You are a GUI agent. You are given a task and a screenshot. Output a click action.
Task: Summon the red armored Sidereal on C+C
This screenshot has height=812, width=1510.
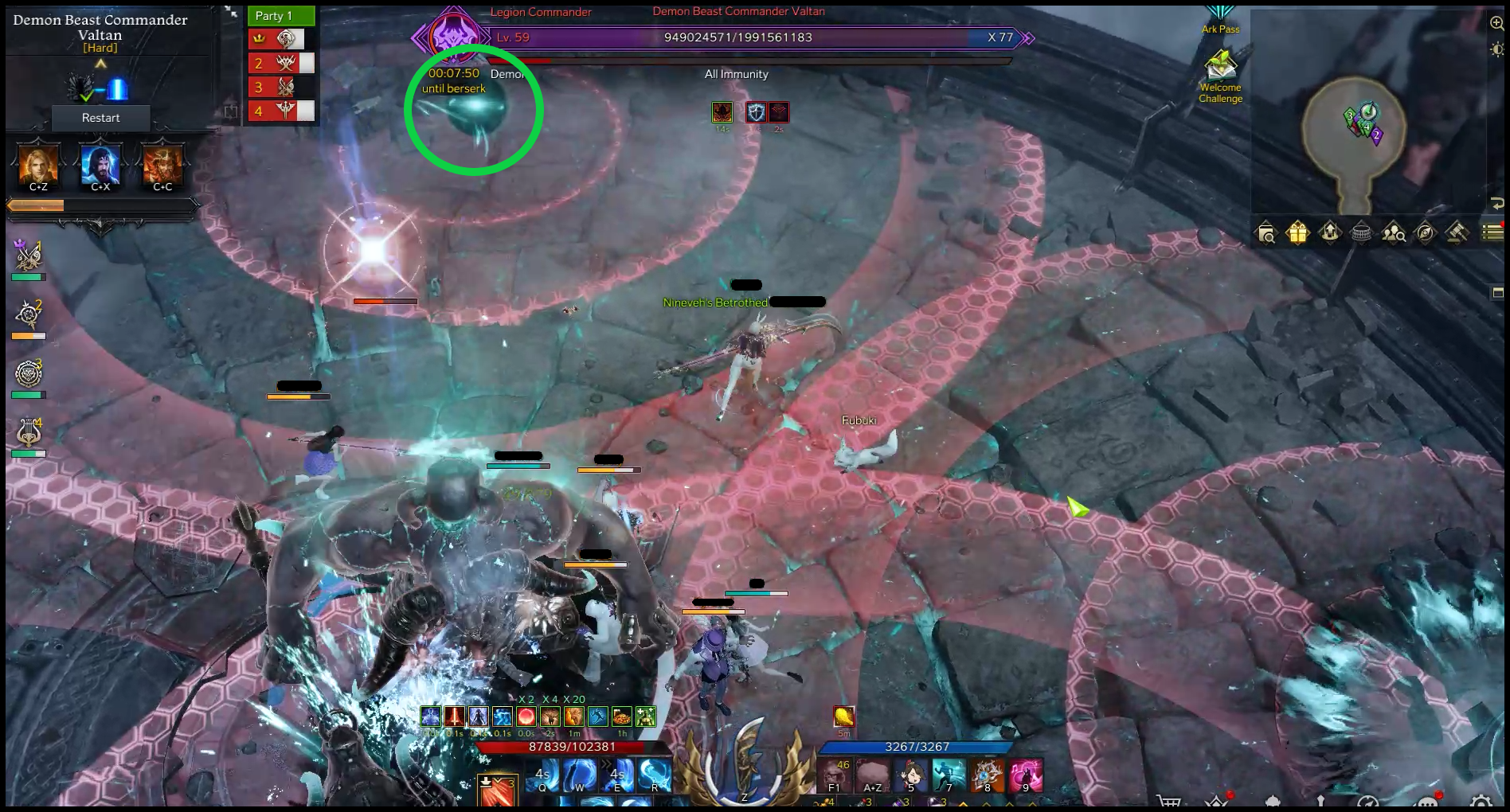coord(162,165)
